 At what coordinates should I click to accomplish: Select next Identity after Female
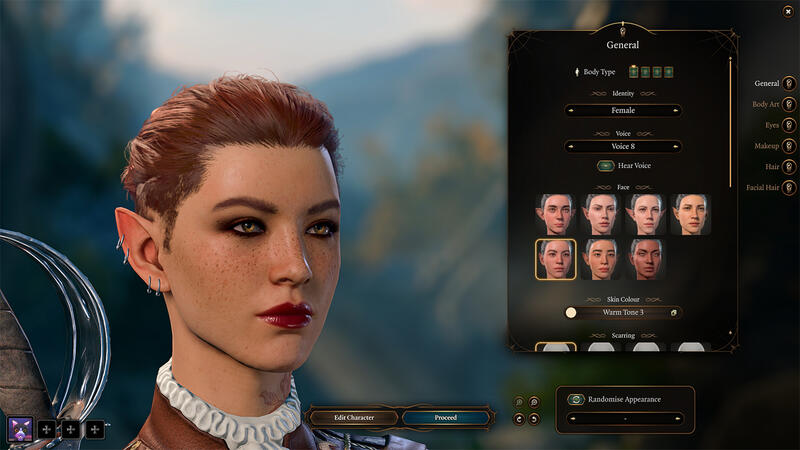coord(676,110)
